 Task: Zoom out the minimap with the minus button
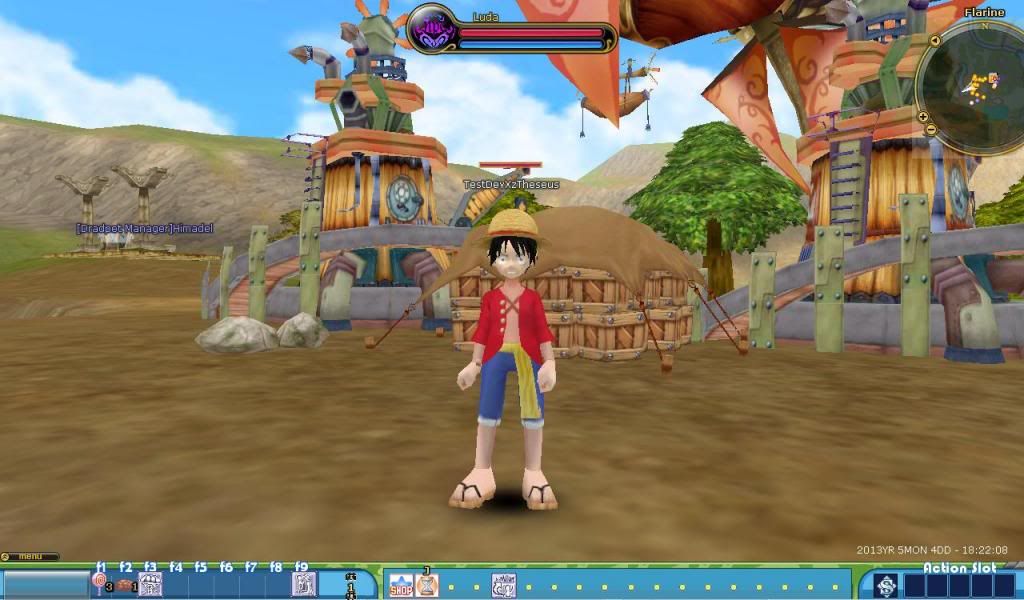[x=930, y=129]
